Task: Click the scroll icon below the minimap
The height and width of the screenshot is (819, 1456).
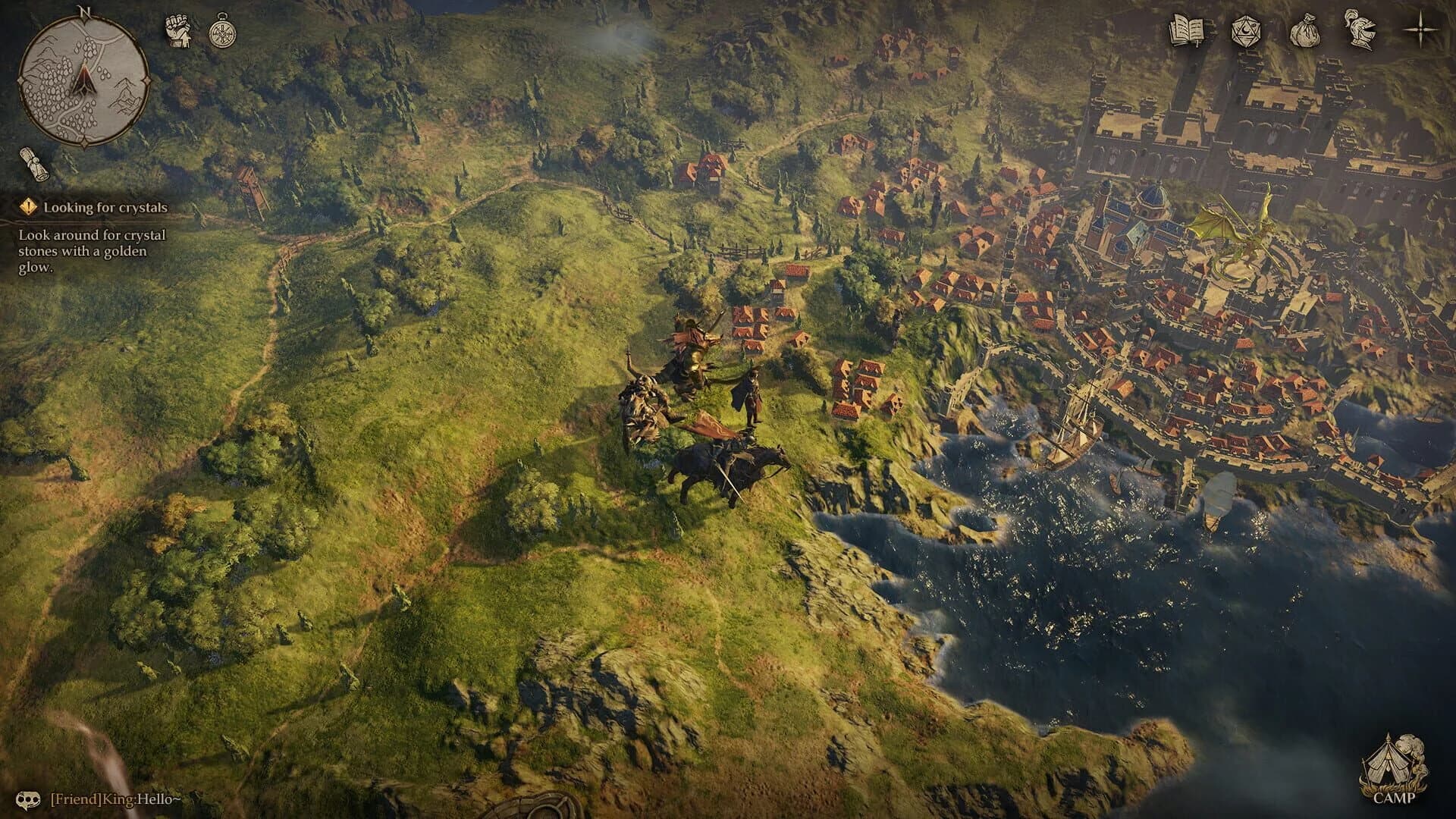Action: pyautogui.click(x=34, y=163)
